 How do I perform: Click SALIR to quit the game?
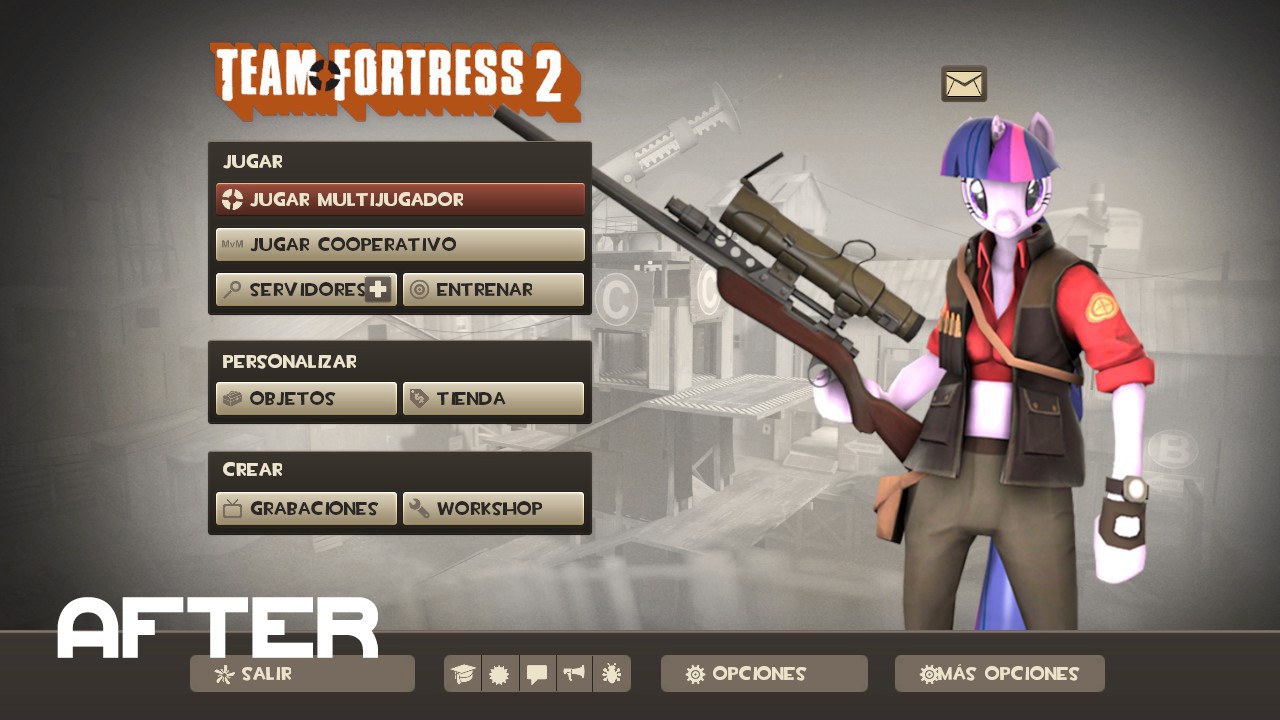tap(302, 673)
